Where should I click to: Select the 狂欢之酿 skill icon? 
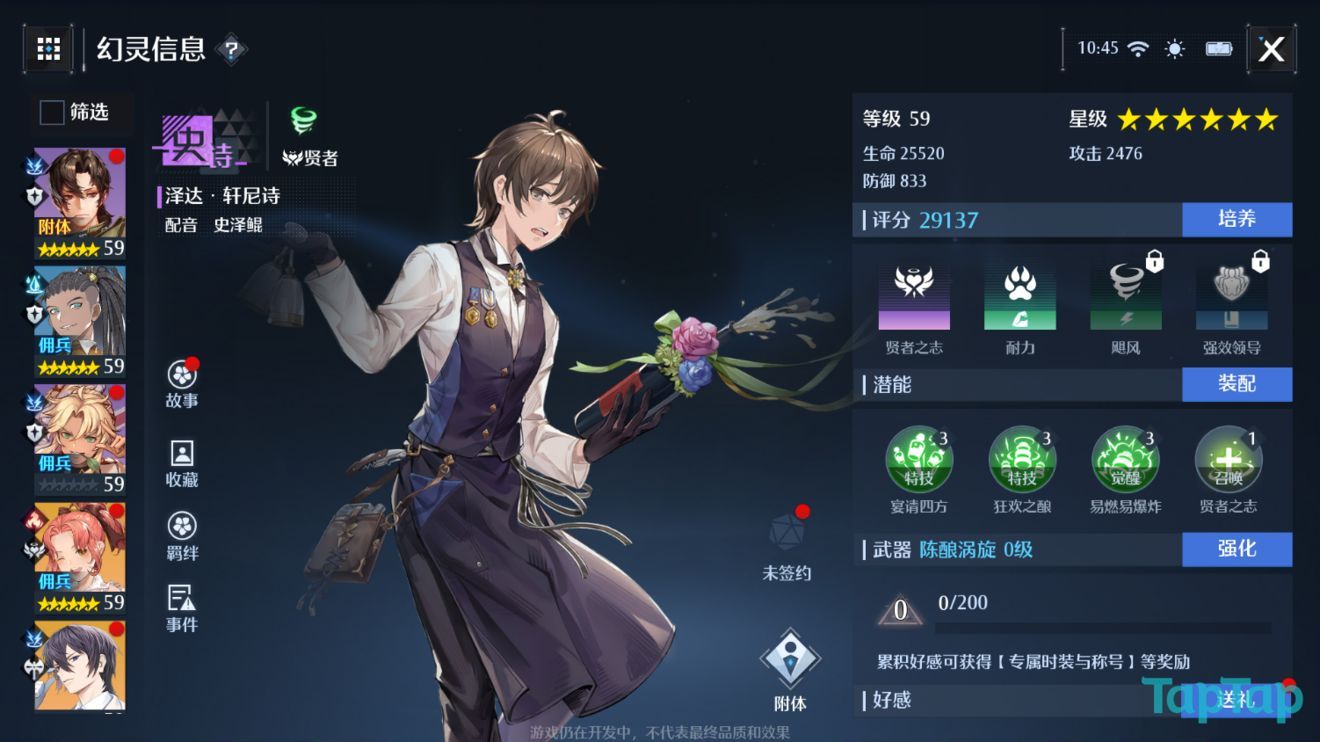tap(1022, 459)
